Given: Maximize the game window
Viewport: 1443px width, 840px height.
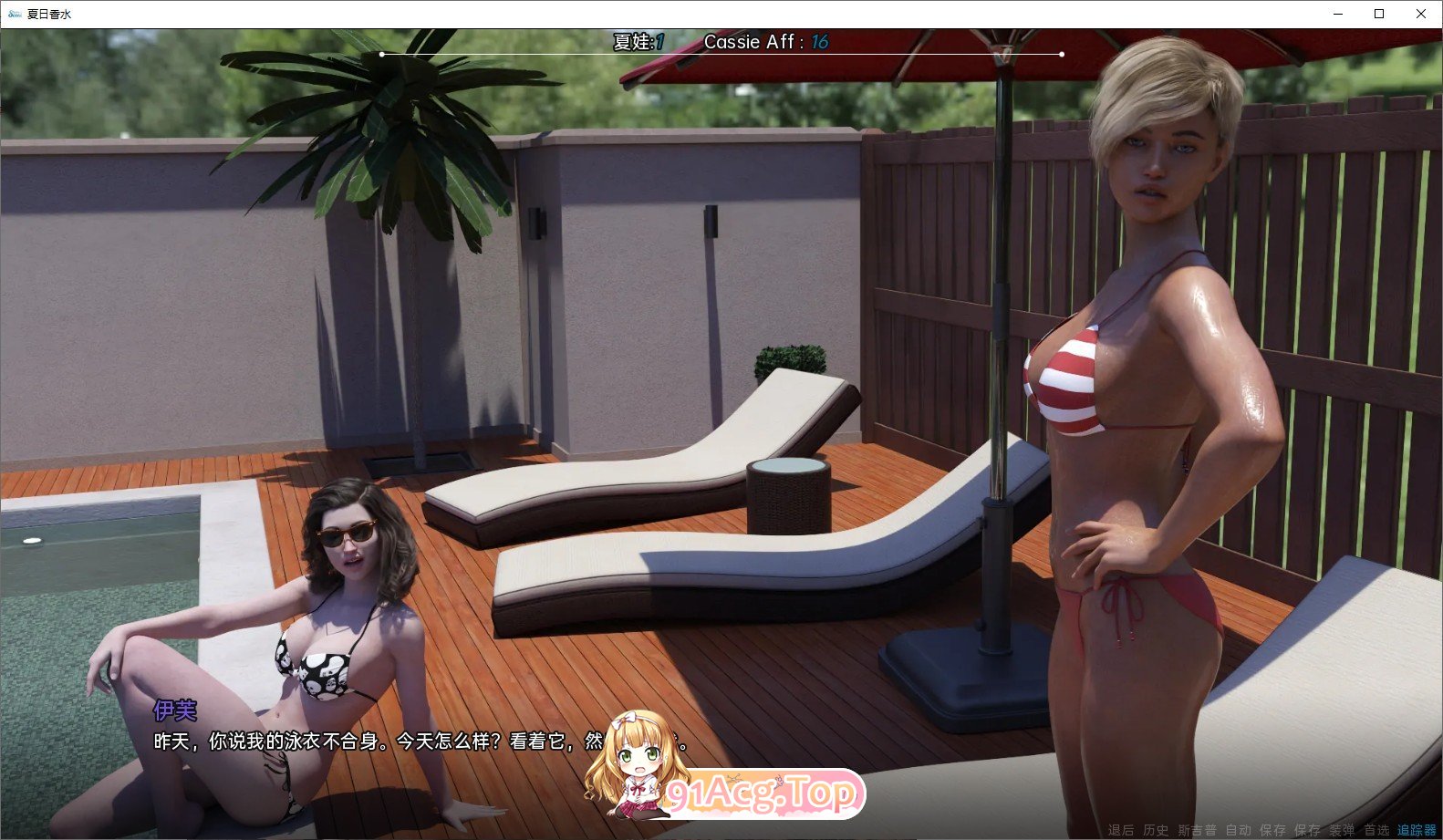Looking at the screenshot, I should (x=1378, y=14).
